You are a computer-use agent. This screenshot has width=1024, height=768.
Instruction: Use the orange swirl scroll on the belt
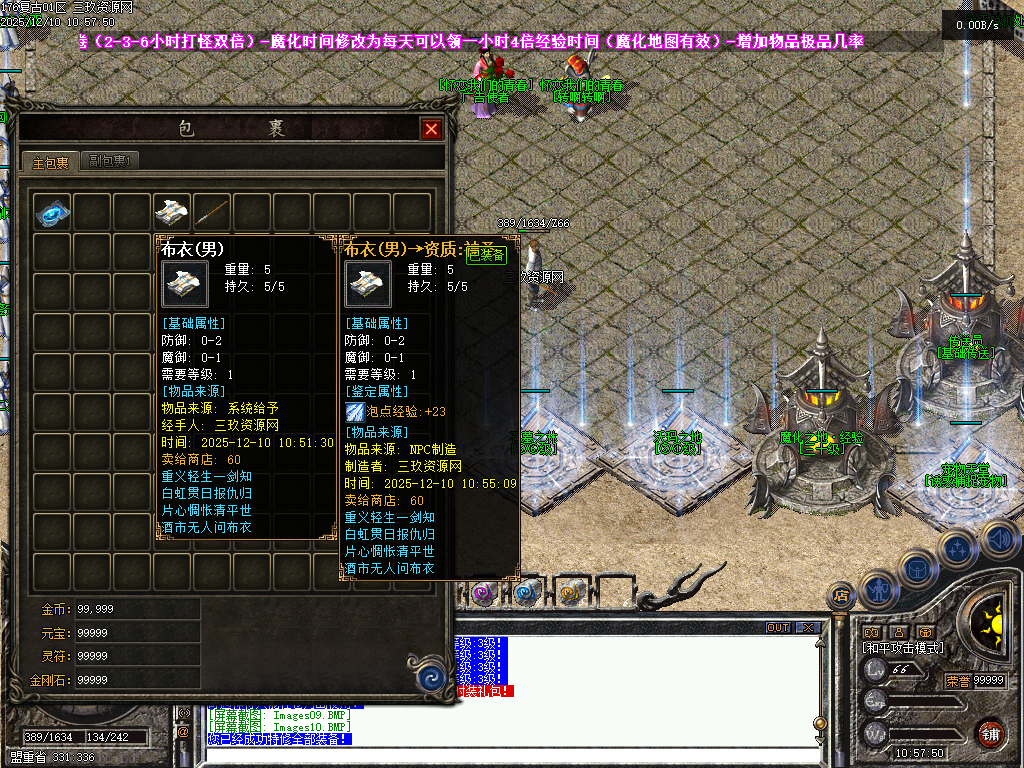[569, 594]
